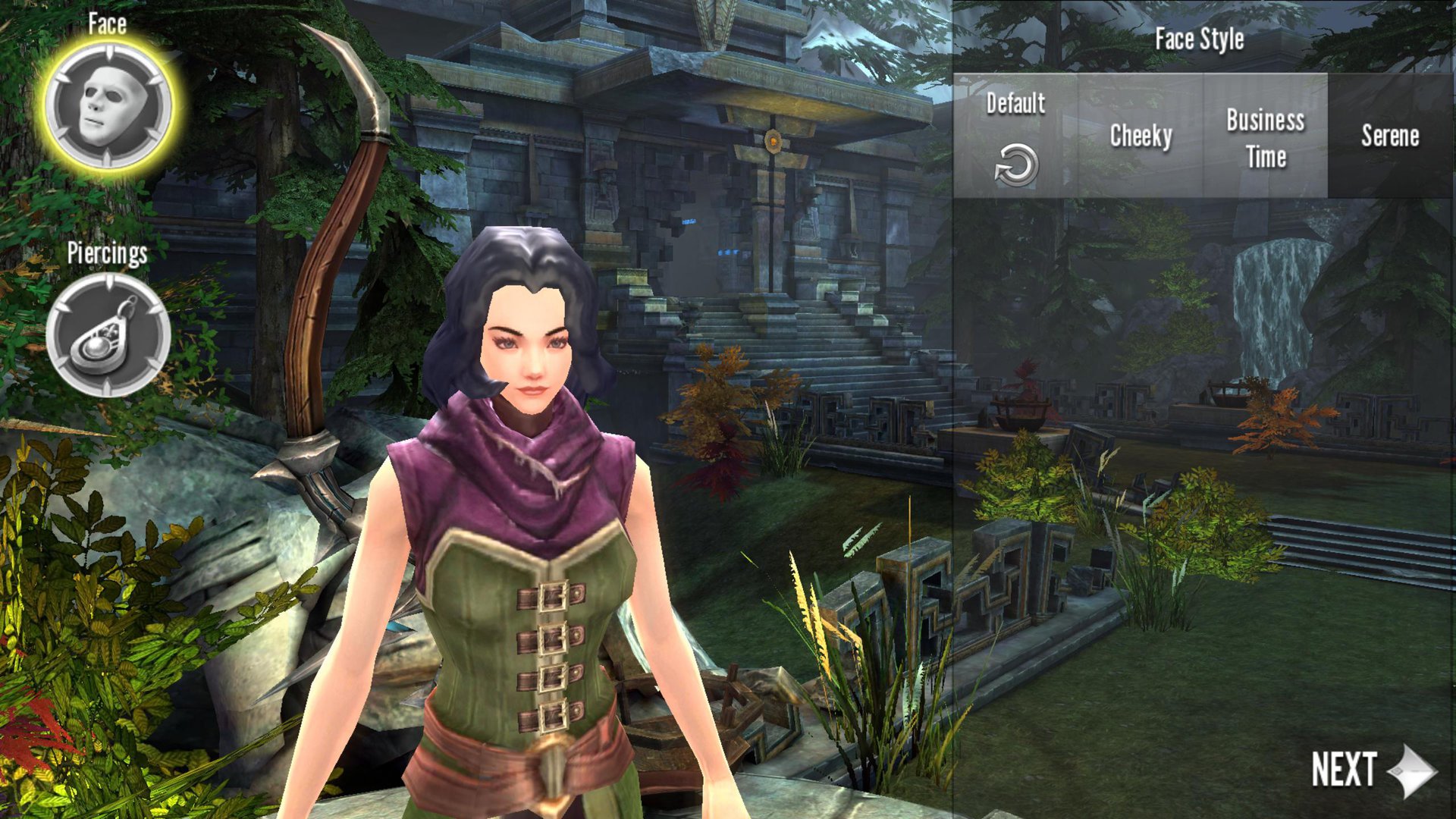Open the Piercings customization category
The width and height of the screenshot is (1456, 819).
[108, 334]
